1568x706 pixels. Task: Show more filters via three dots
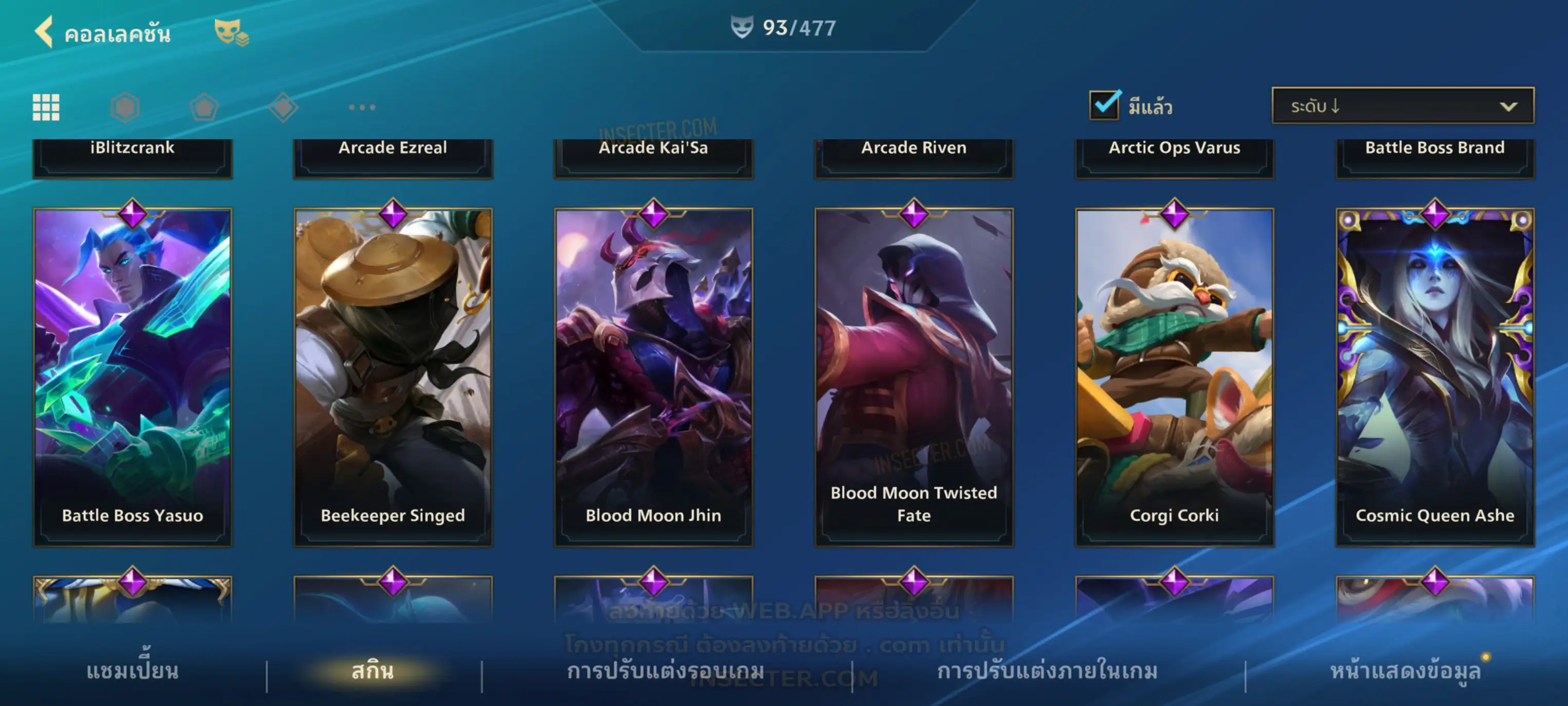point(362,107)
